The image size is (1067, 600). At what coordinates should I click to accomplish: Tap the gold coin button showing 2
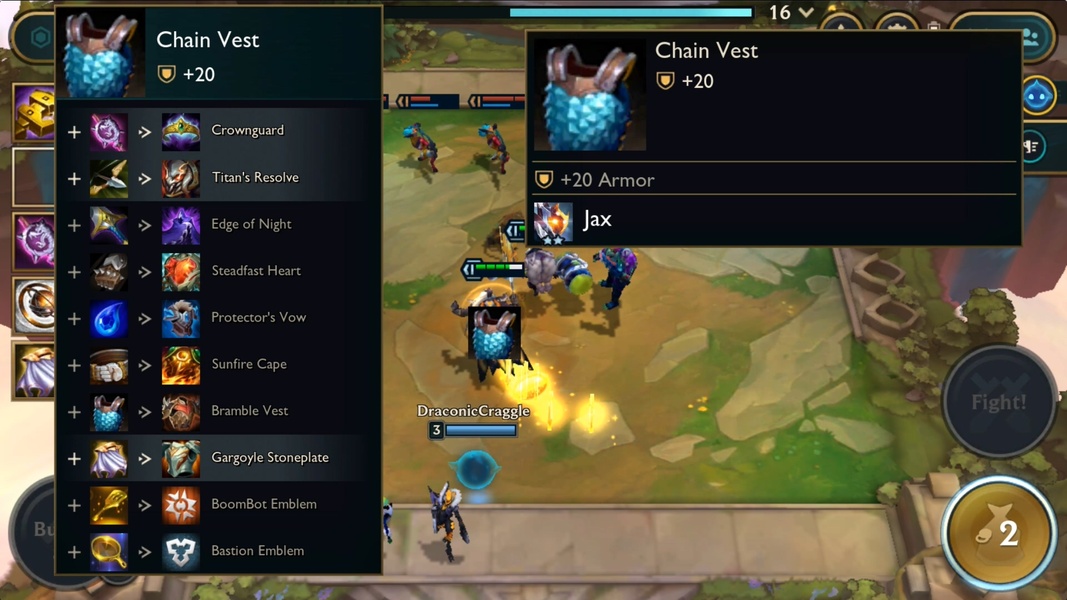[999, 533]
